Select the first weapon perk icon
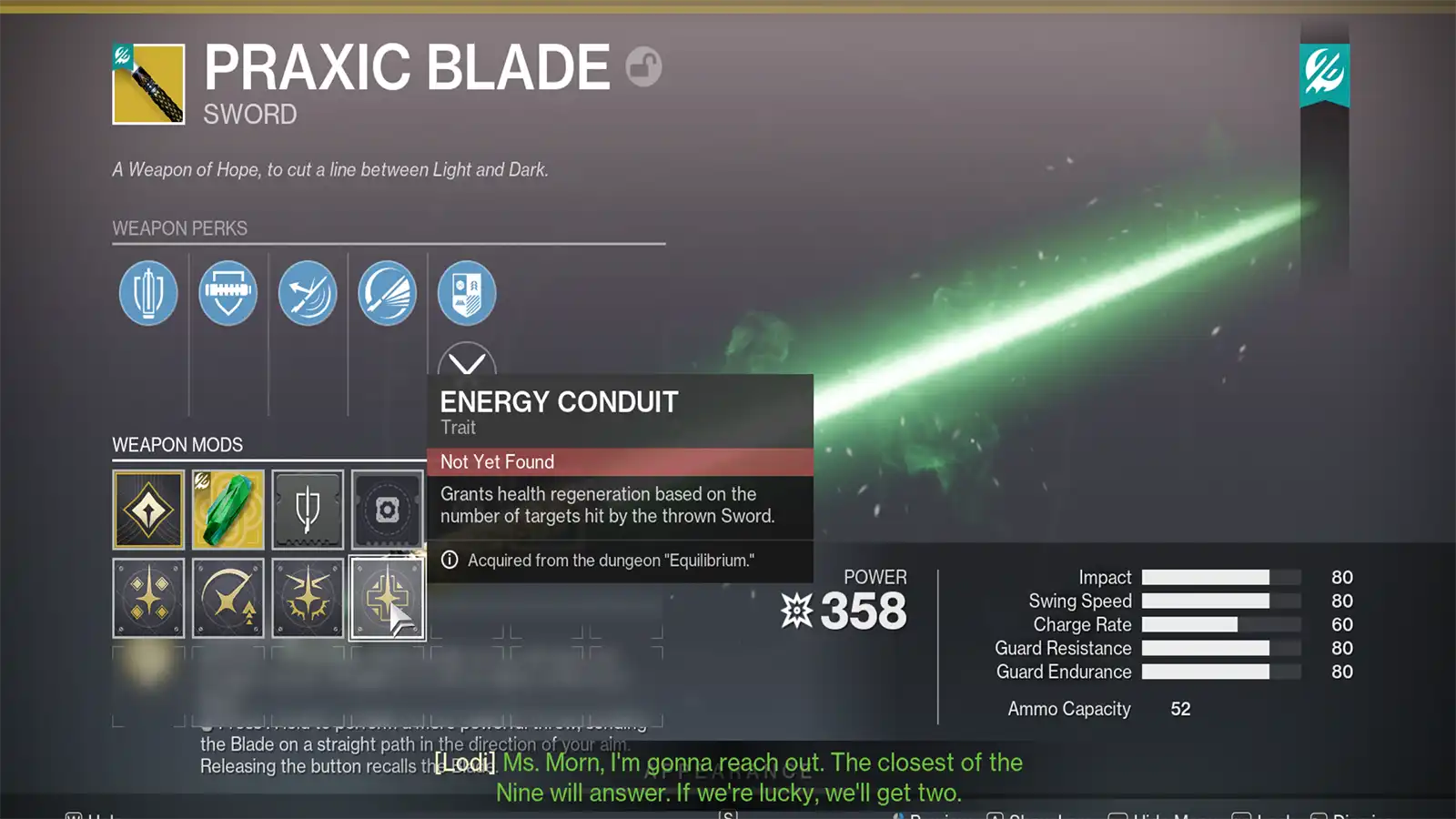The image size is (1456, 819). point(147,293)
